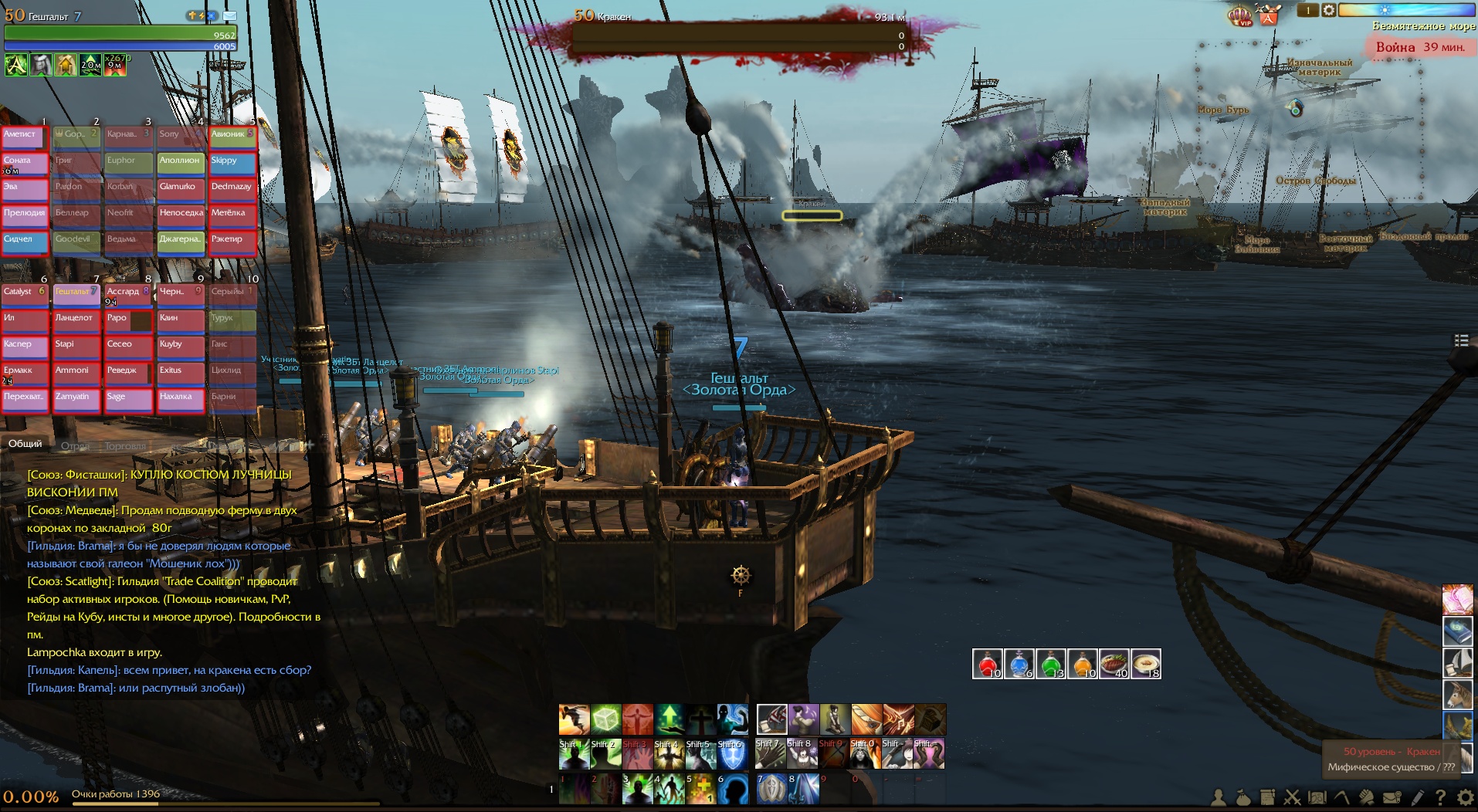Activate the sprinting runner skill
1478x812 pixels.
574,719
